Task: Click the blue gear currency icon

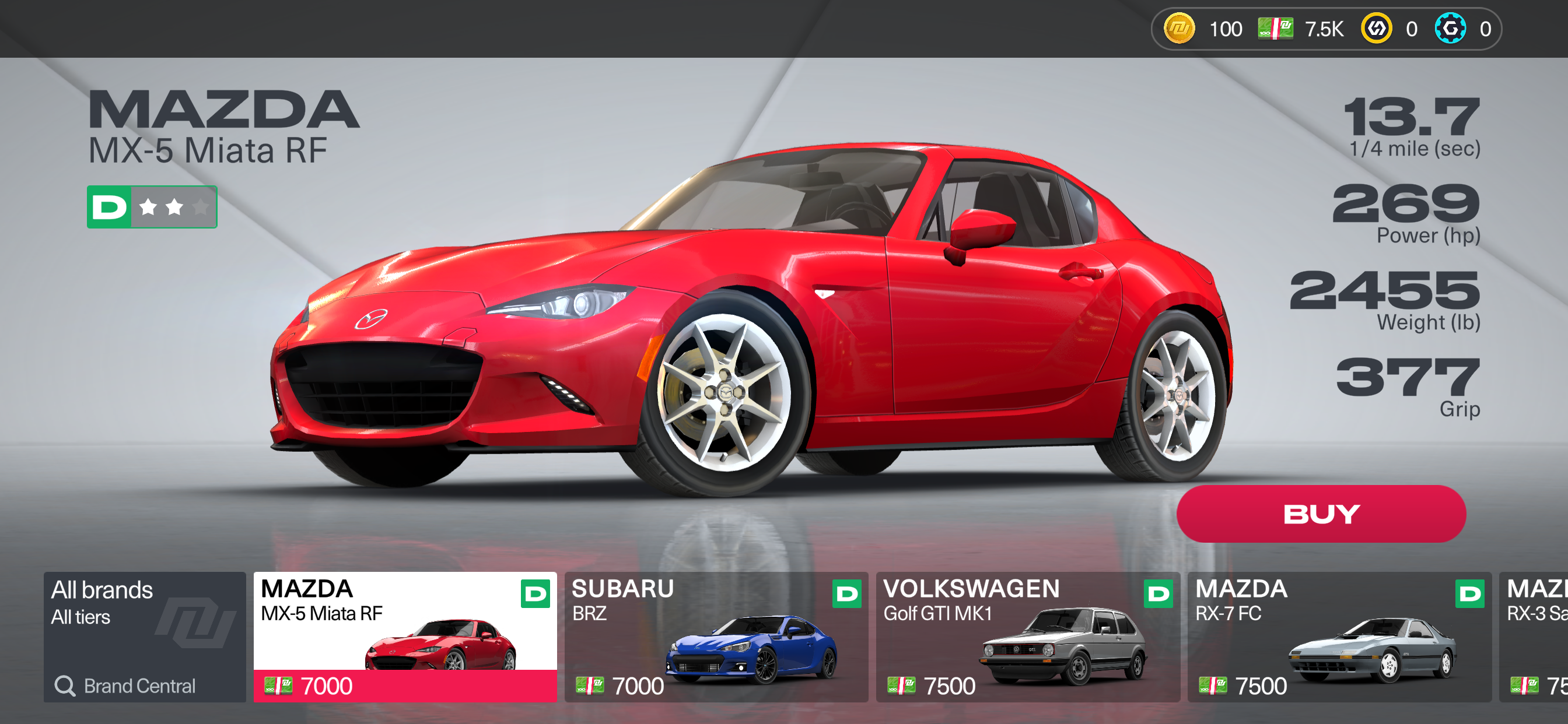Action: click(x=1450, y=29)
